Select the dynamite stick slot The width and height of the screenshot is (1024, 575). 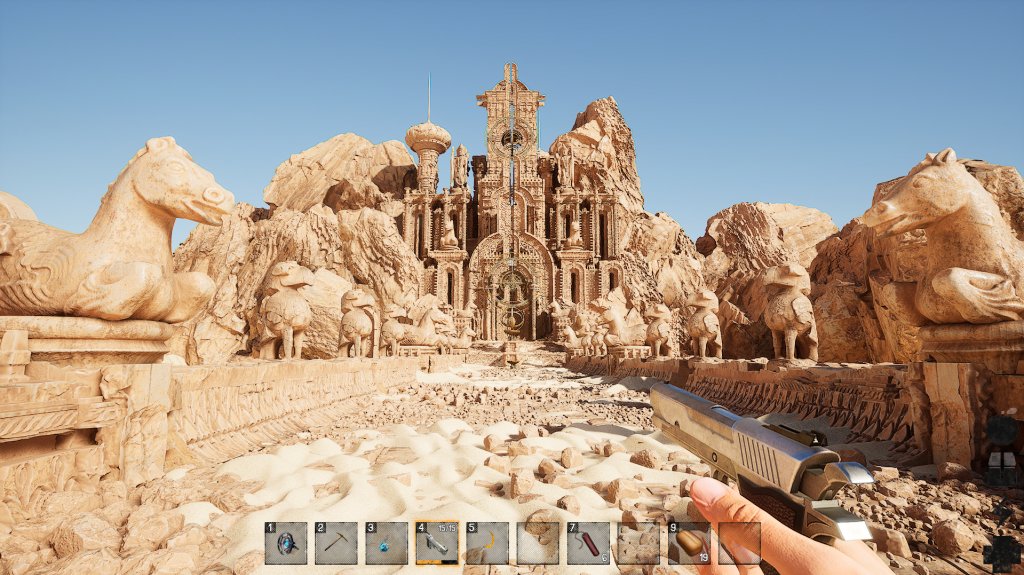588,543
